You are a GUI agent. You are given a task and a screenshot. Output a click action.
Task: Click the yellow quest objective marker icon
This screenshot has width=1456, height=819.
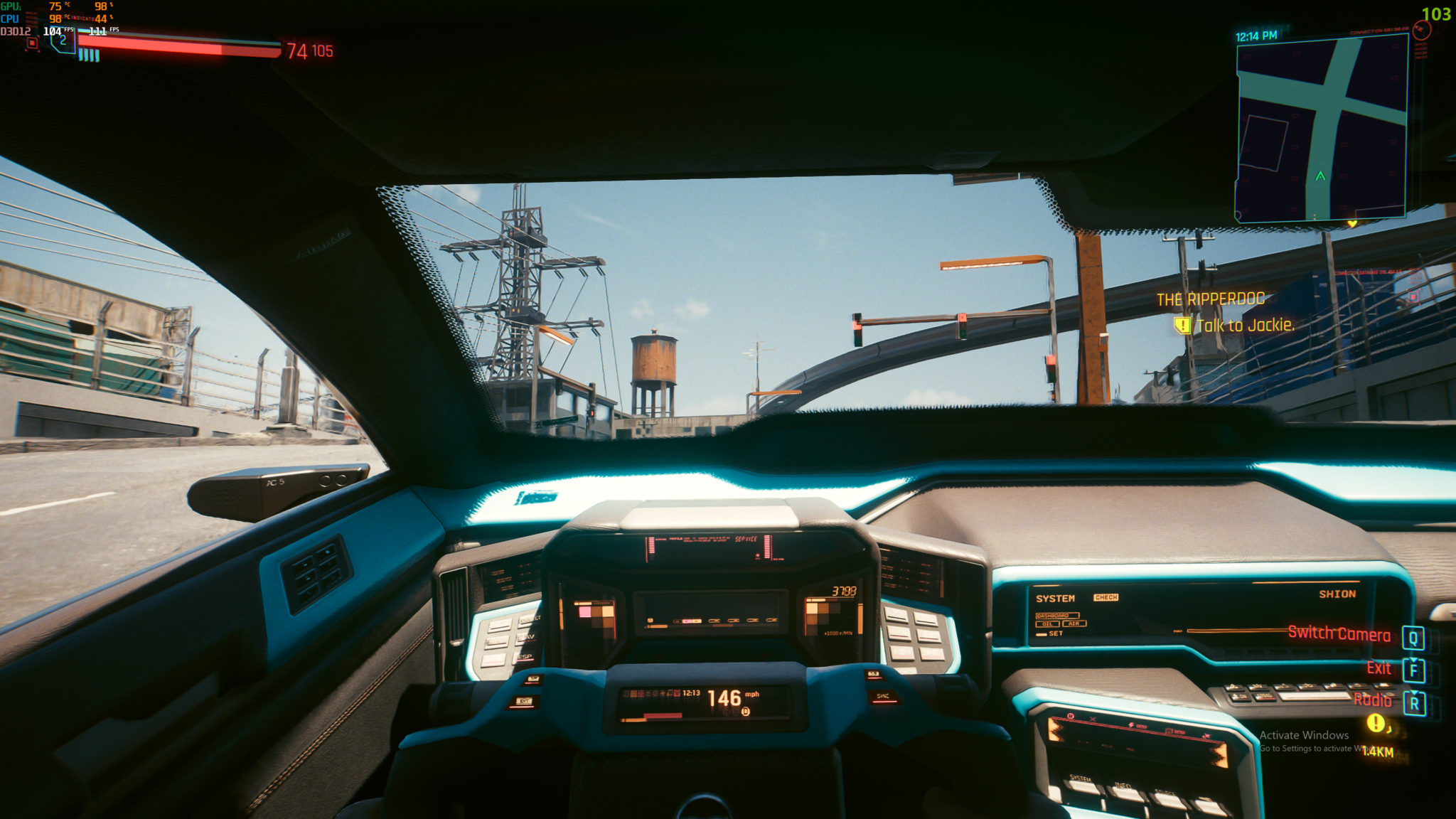pyautogui.click(x=1182, y=326)
